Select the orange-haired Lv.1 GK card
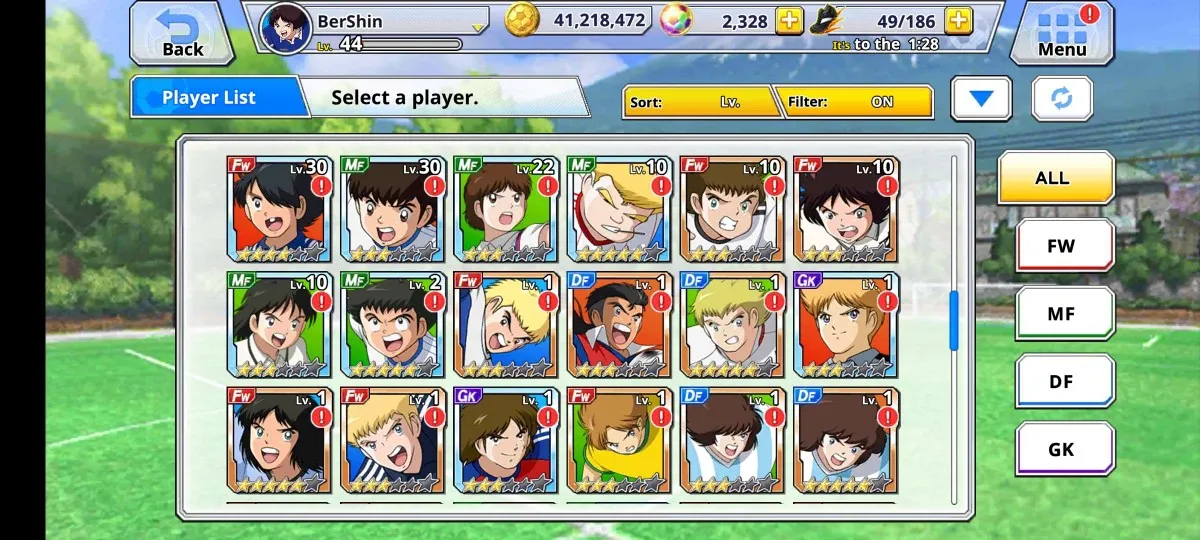The image size is (1200, 540). point(842,324)
